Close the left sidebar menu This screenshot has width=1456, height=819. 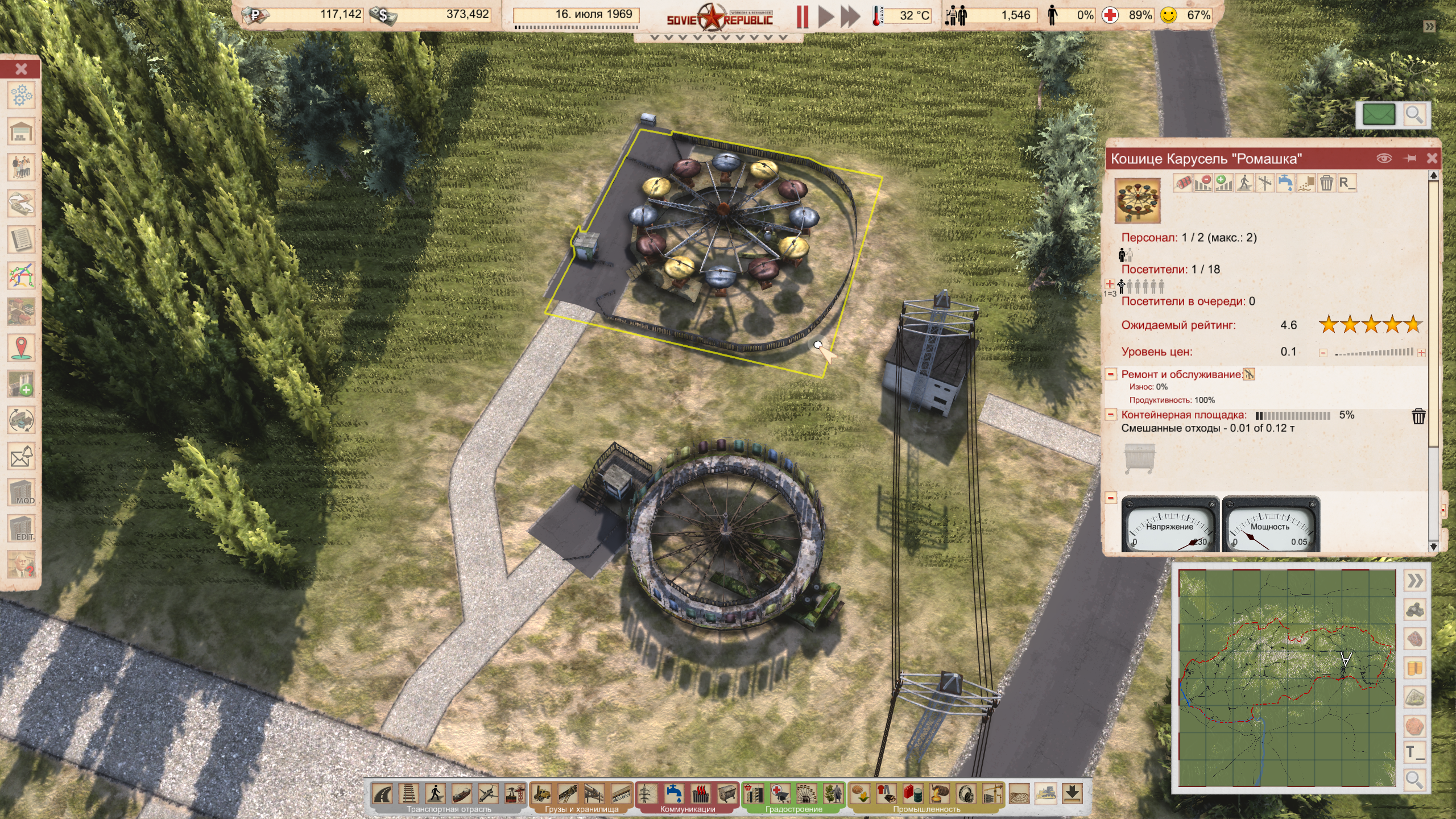(x=21, y=69)
